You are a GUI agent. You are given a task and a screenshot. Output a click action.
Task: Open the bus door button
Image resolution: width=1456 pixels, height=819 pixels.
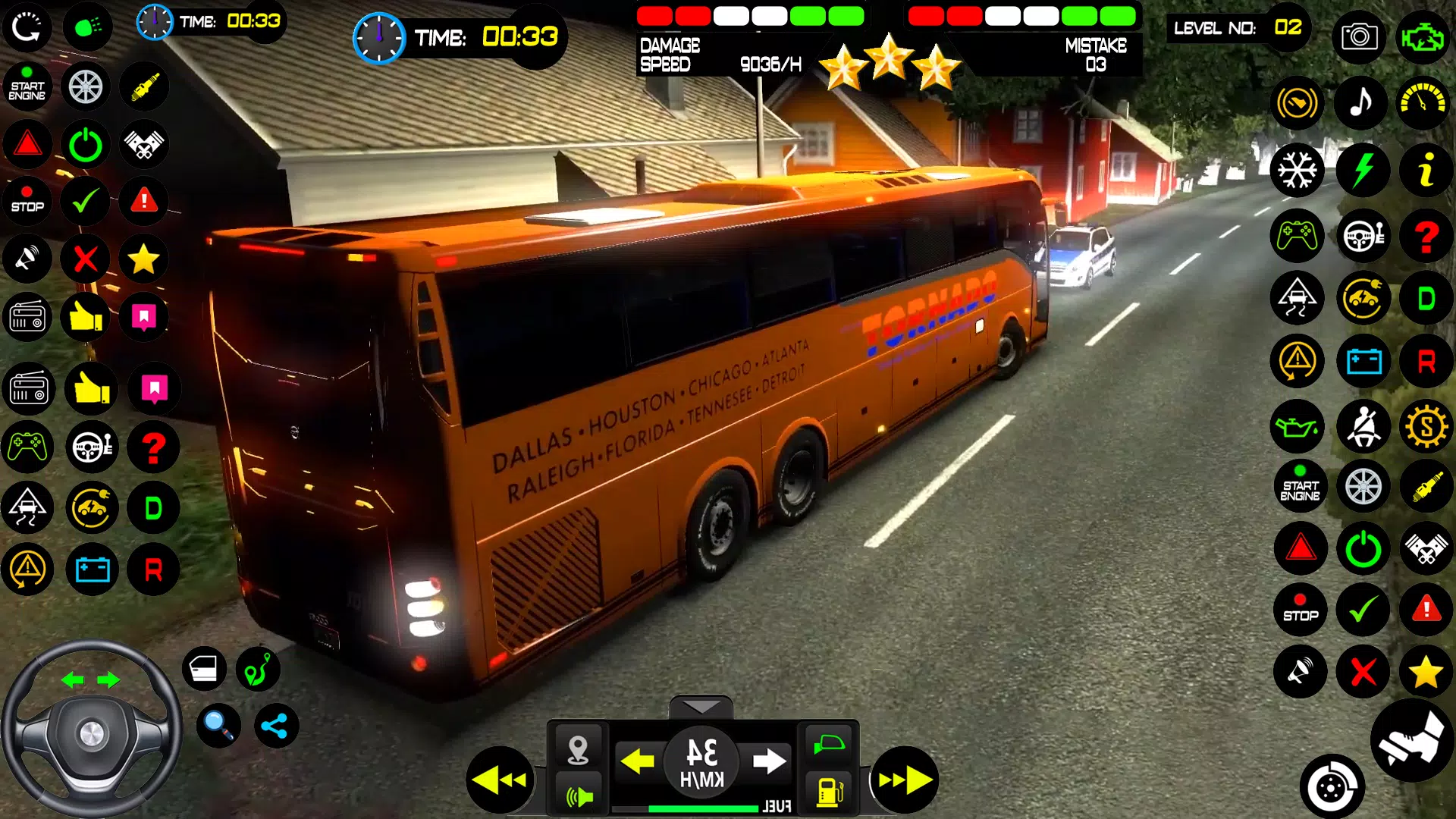click(x=204, y=669)
